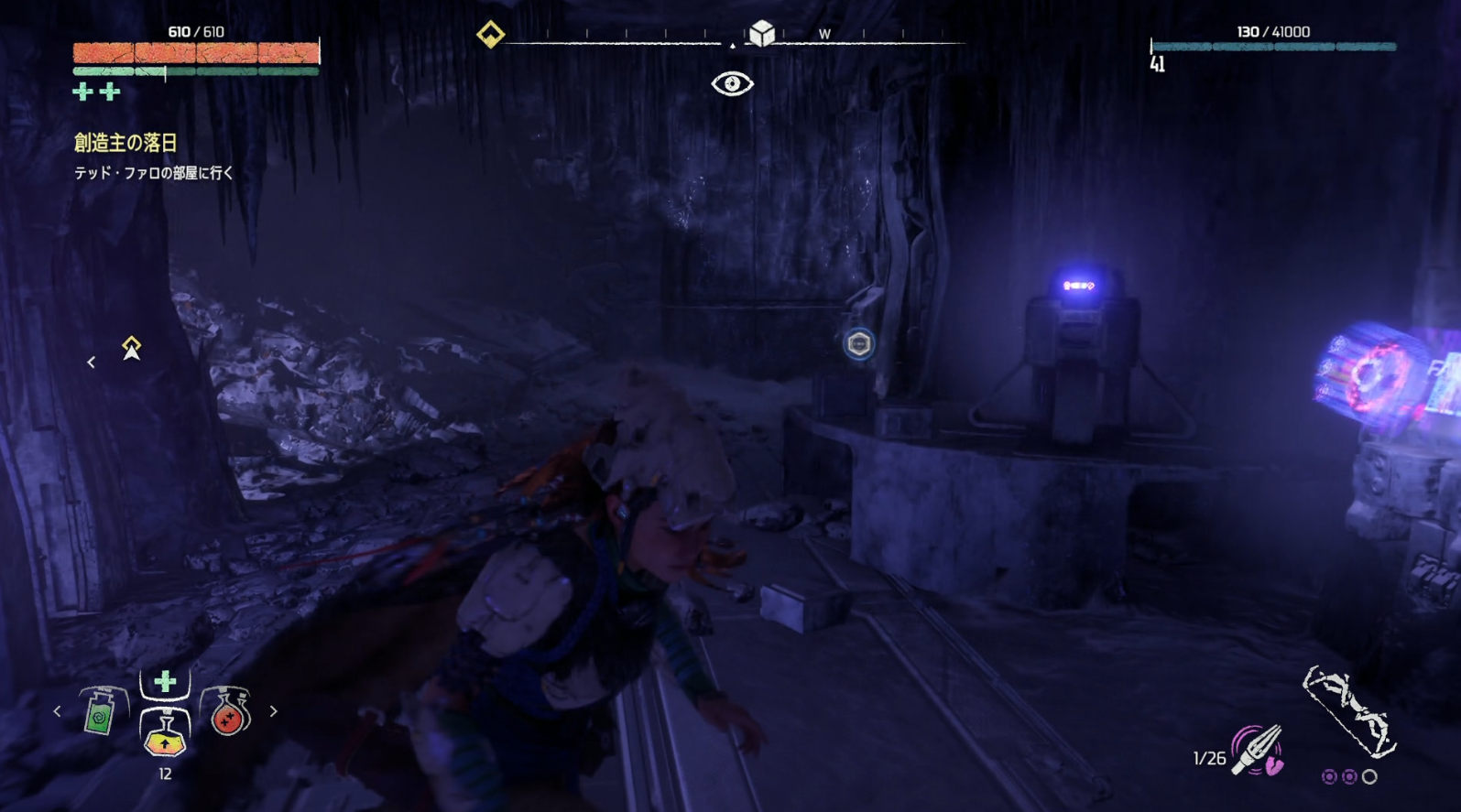The image size is (1461, 812).
Task: Click the hexagonal interaction marker by the doorway
Action: [x=858, y=344]
